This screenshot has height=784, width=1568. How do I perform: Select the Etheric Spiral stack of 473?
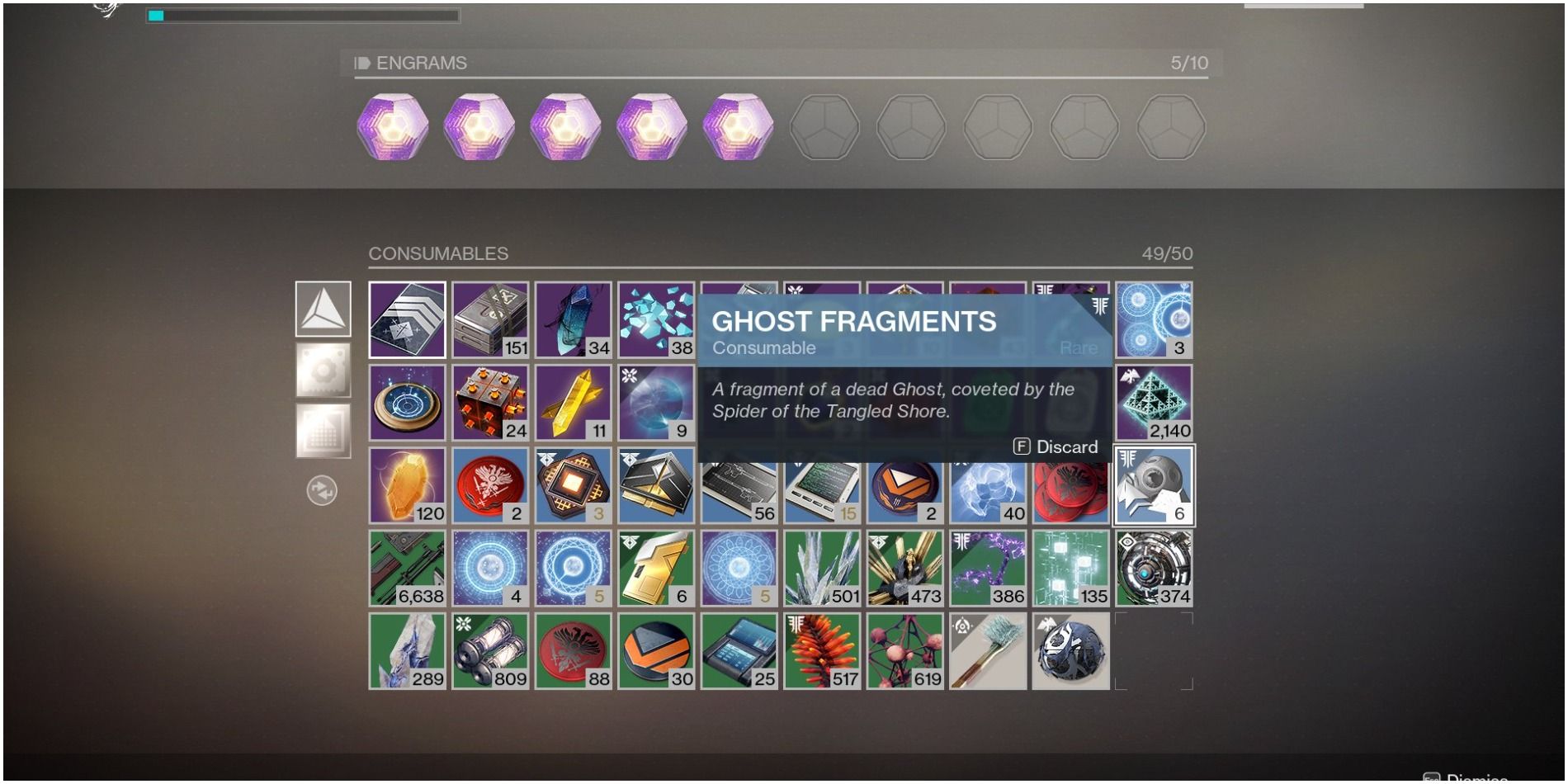click(904, 567)
